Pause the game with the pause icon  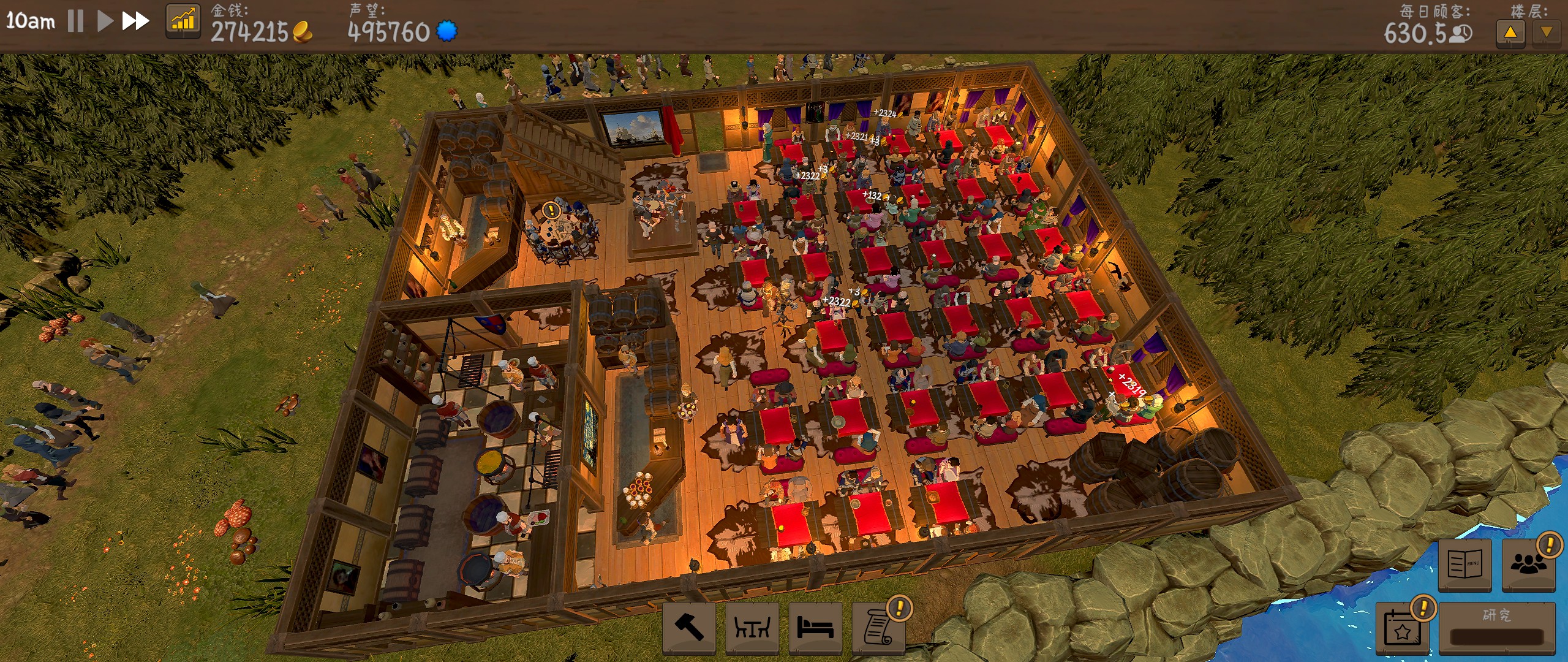point(75,20)
